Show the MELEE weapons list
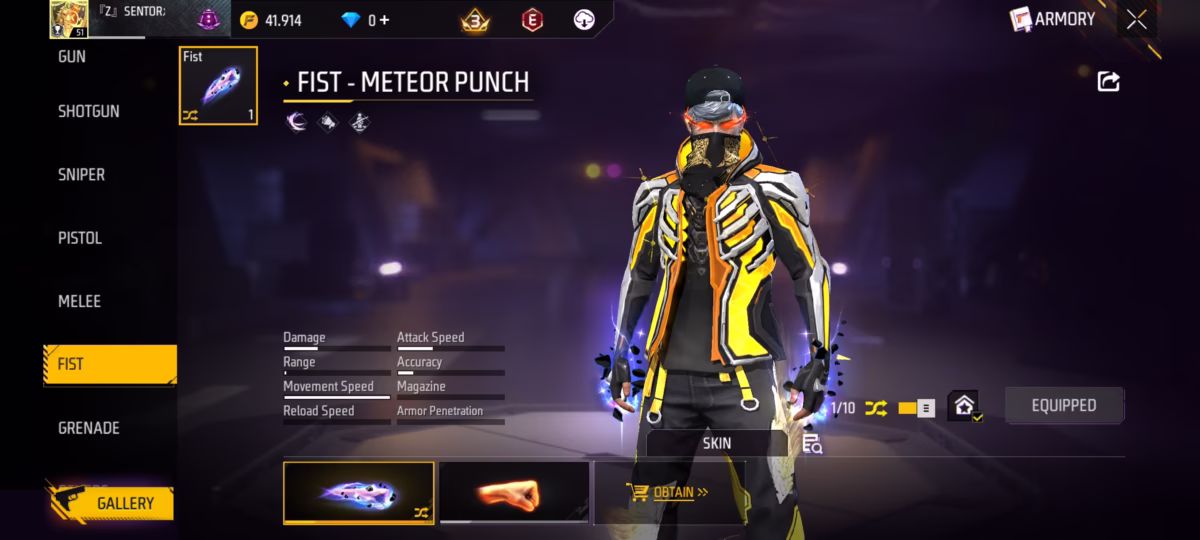The width and height of the screenshot is (1200, 540). 80,301
